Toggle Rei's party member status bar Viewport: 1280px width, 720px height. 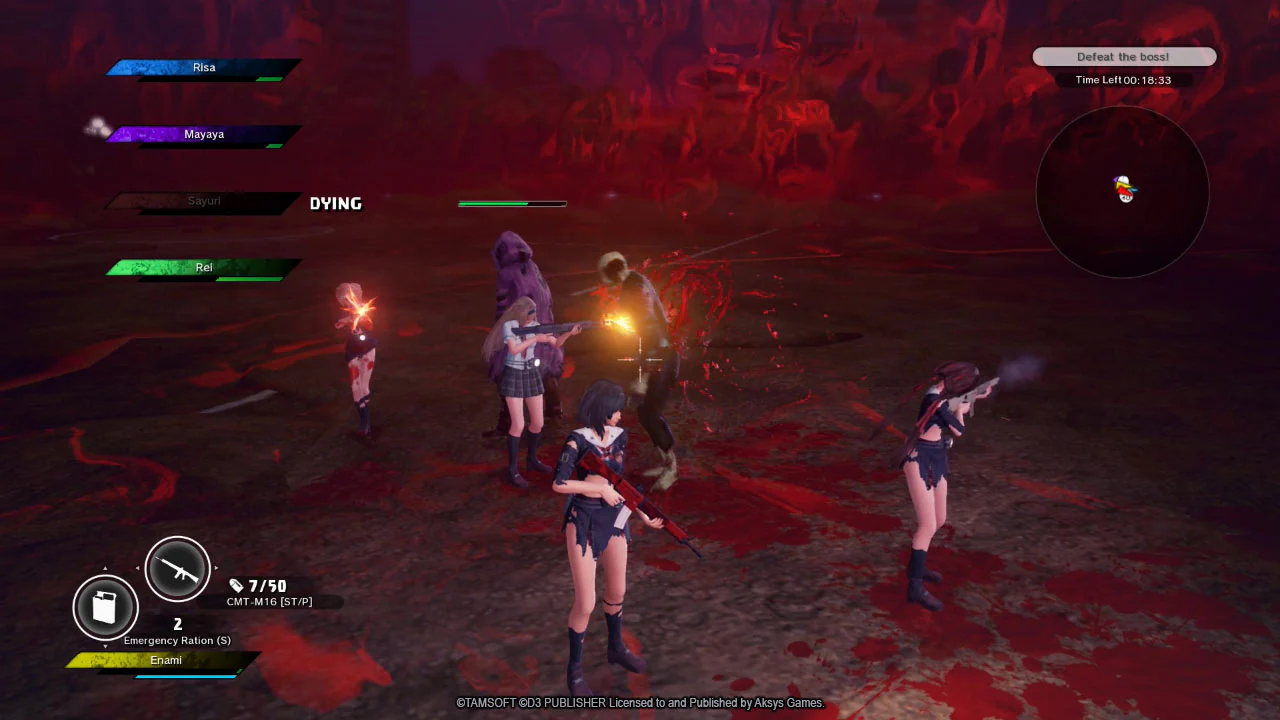click(x=200, y=267)
